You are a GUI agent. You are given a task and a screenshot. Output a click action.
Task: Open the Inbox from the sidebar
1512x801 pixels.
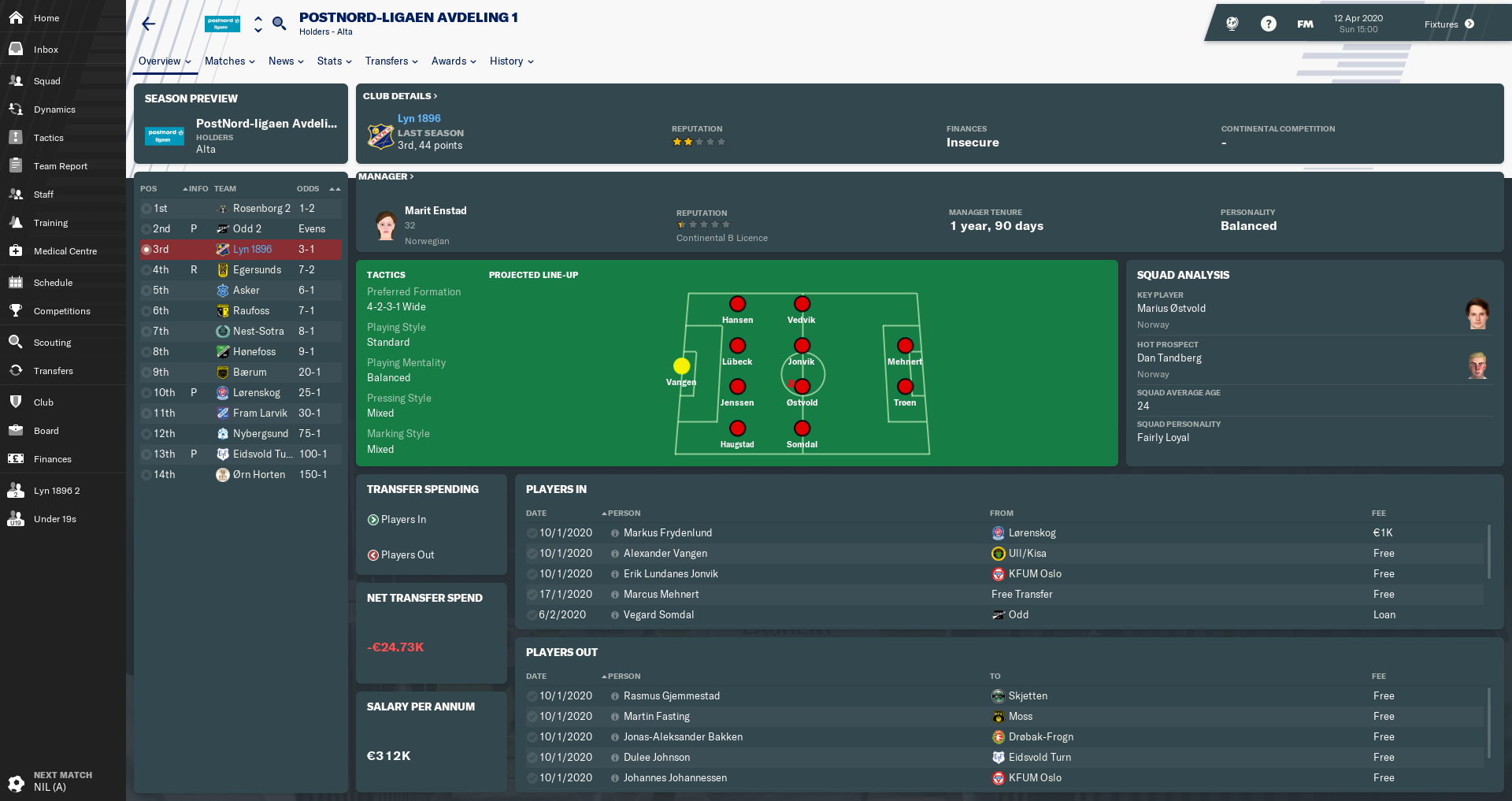click(46, 50)
